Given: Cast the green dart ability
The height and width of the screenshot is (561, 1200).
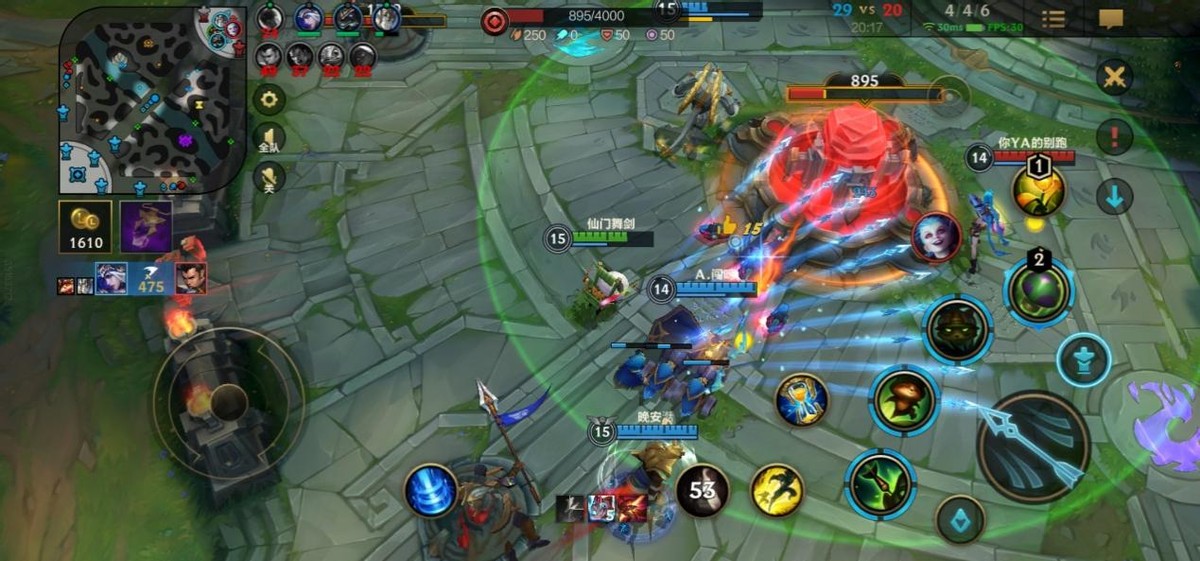Looking at the screenshot, I should (880, 484).
